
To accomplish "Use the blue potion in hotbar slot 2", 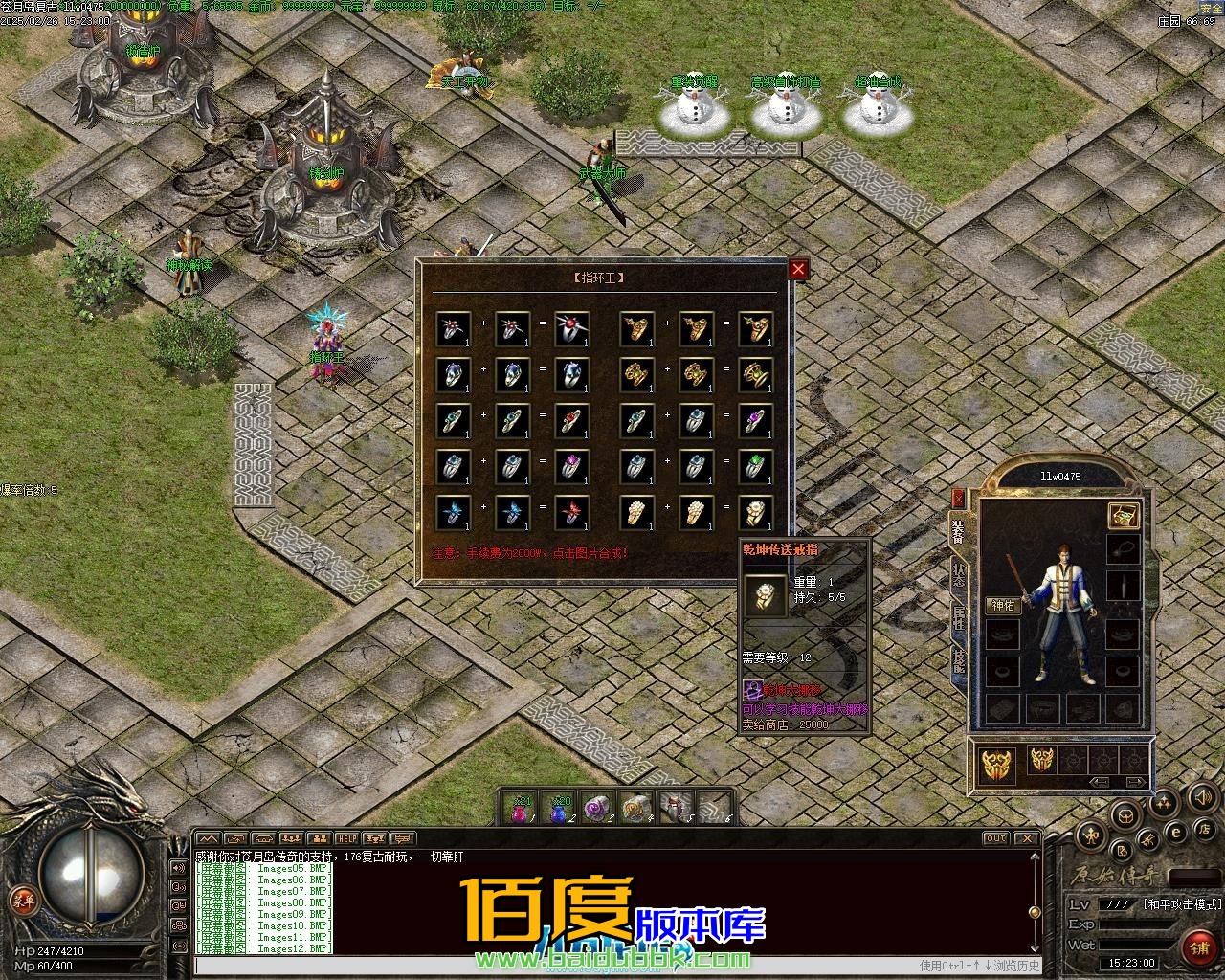I will pyautogui.click(x=560, y=809).
